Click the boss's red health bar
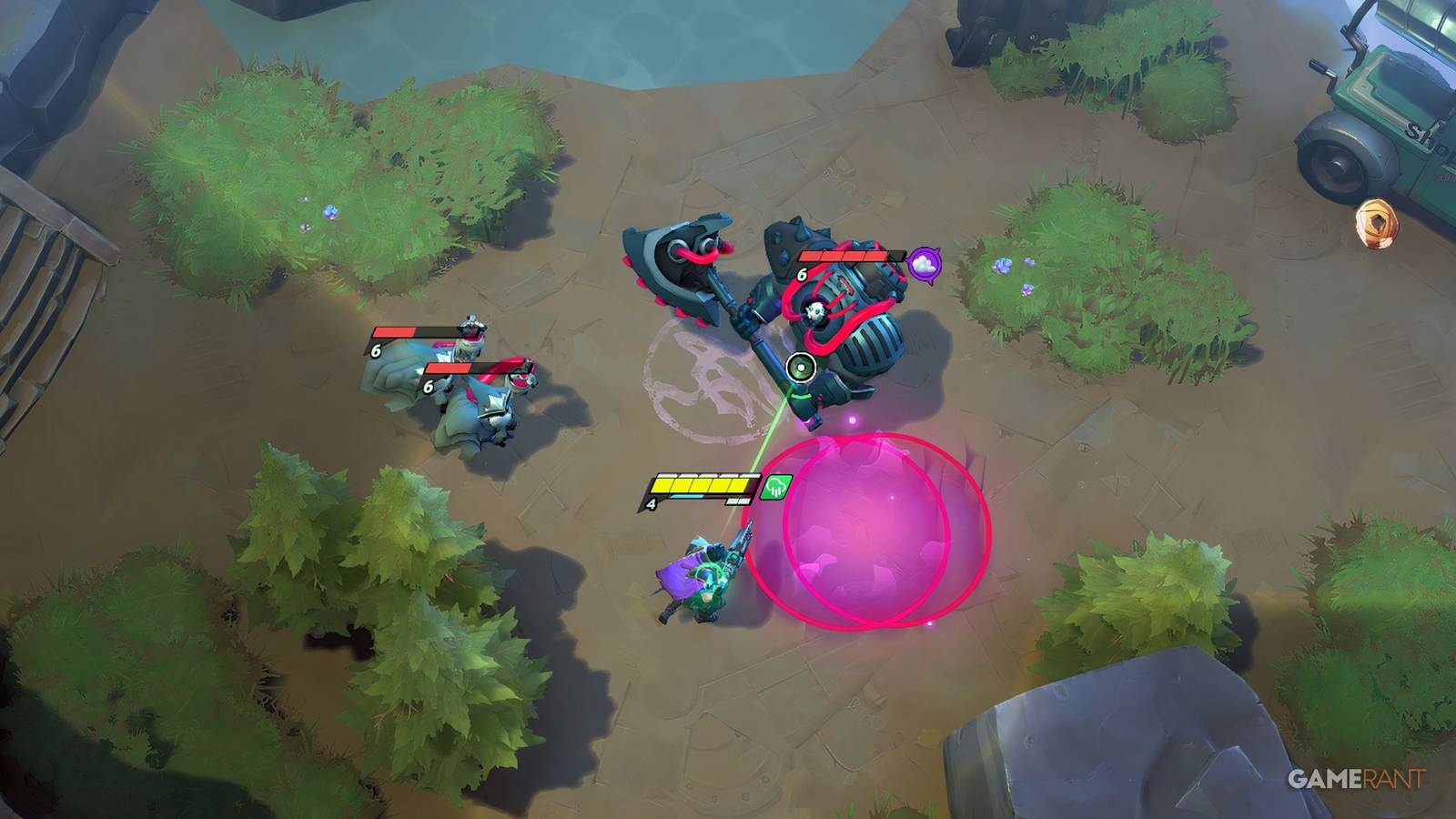 [x=842, y=257]
